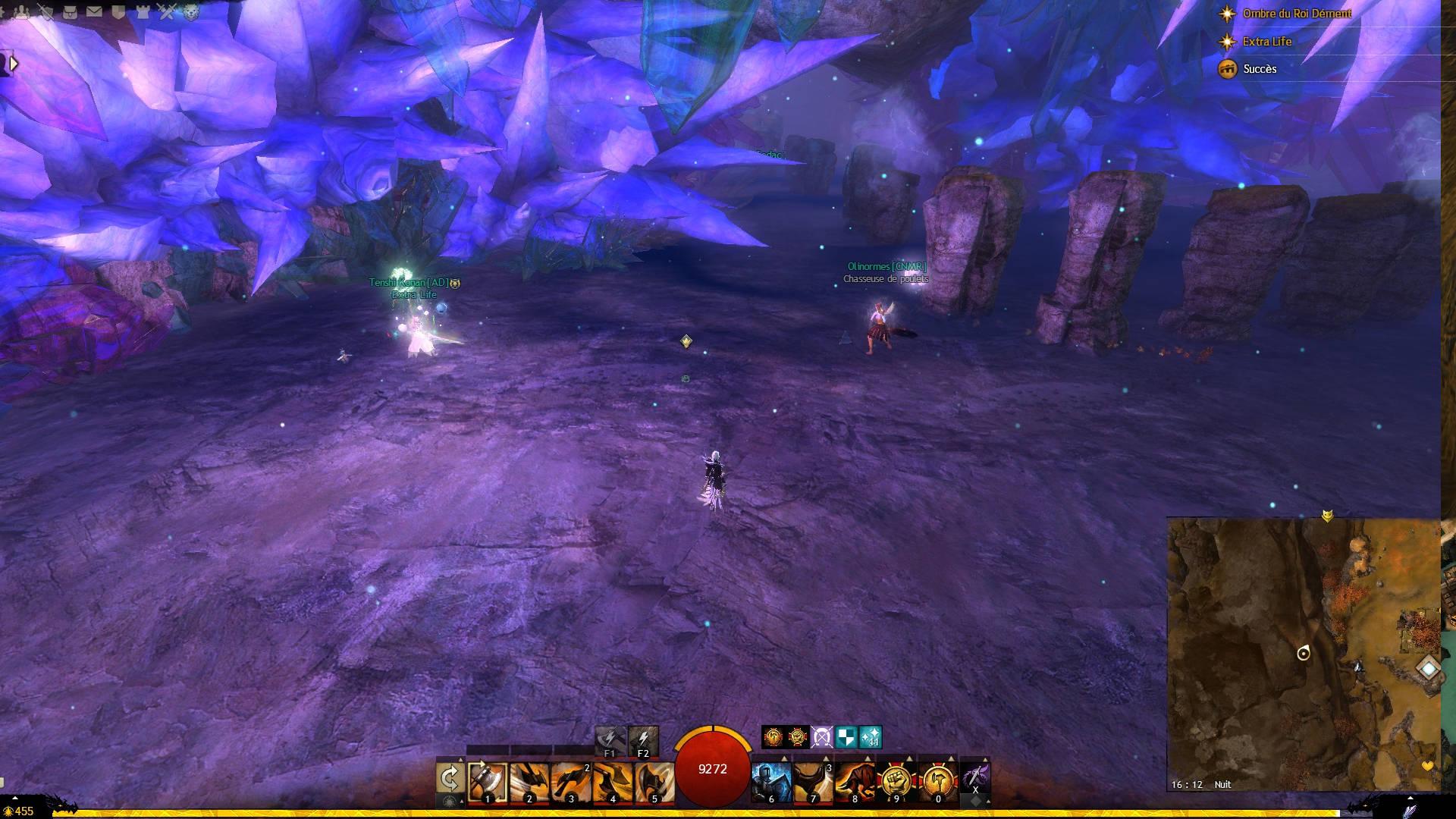
Task: Select the Ombre du Roi Dément objective
Action: tap(1297, 14)
